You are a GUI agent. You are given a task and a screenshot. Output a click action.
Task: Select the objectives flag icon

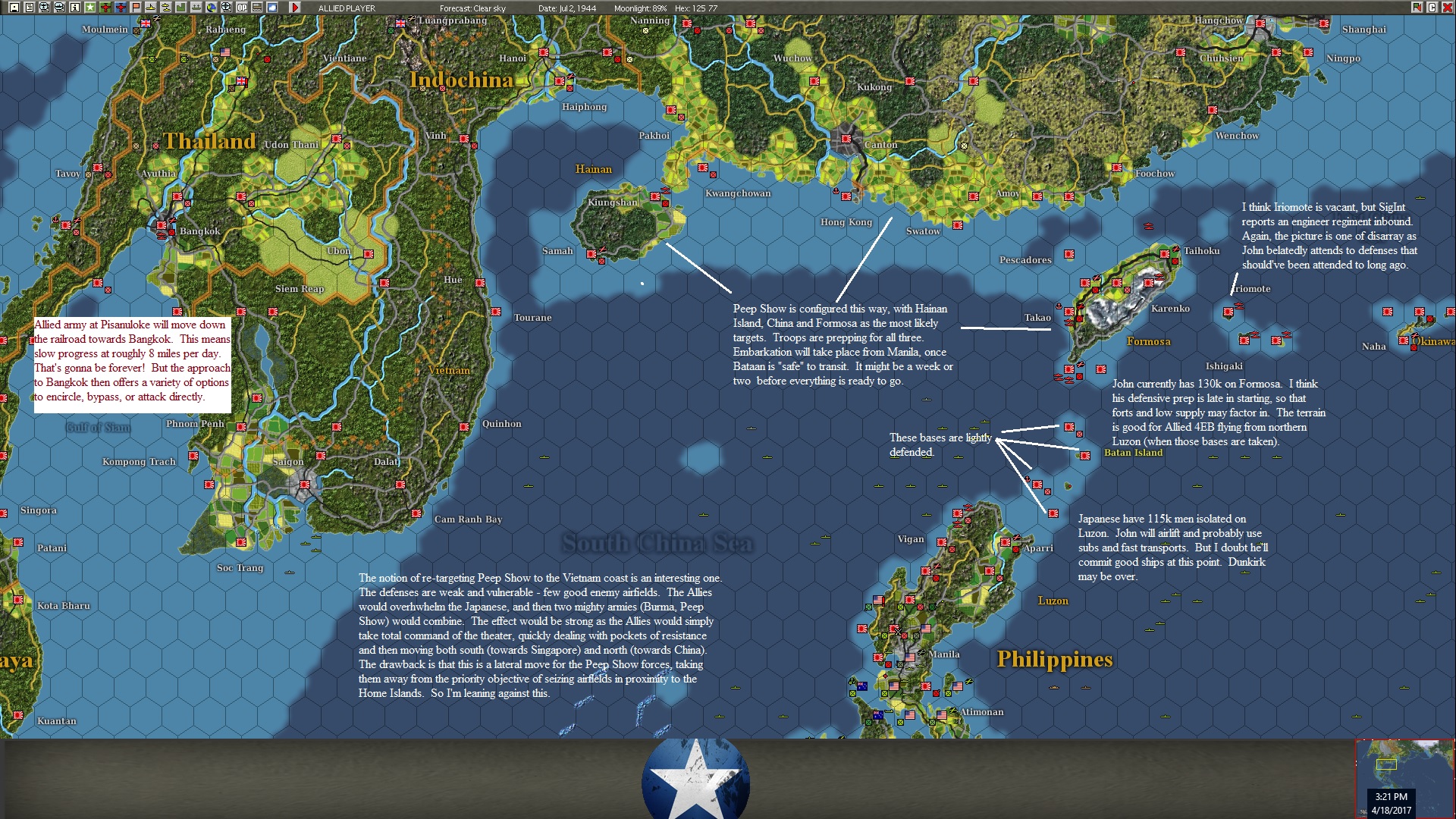135,8
